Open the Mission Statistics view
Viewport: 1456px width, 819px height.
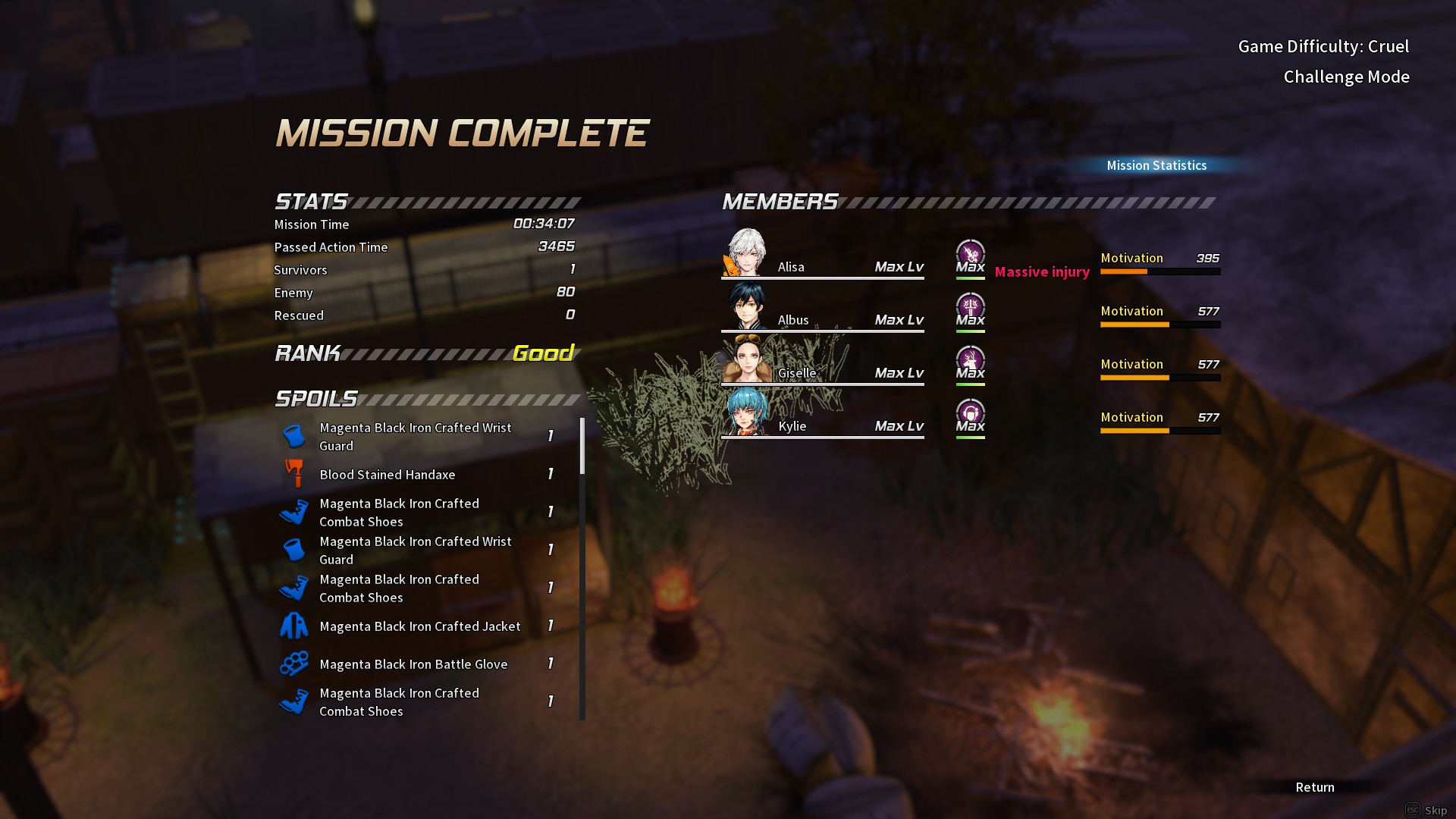pyautogui.click(x=1156, y=165)
